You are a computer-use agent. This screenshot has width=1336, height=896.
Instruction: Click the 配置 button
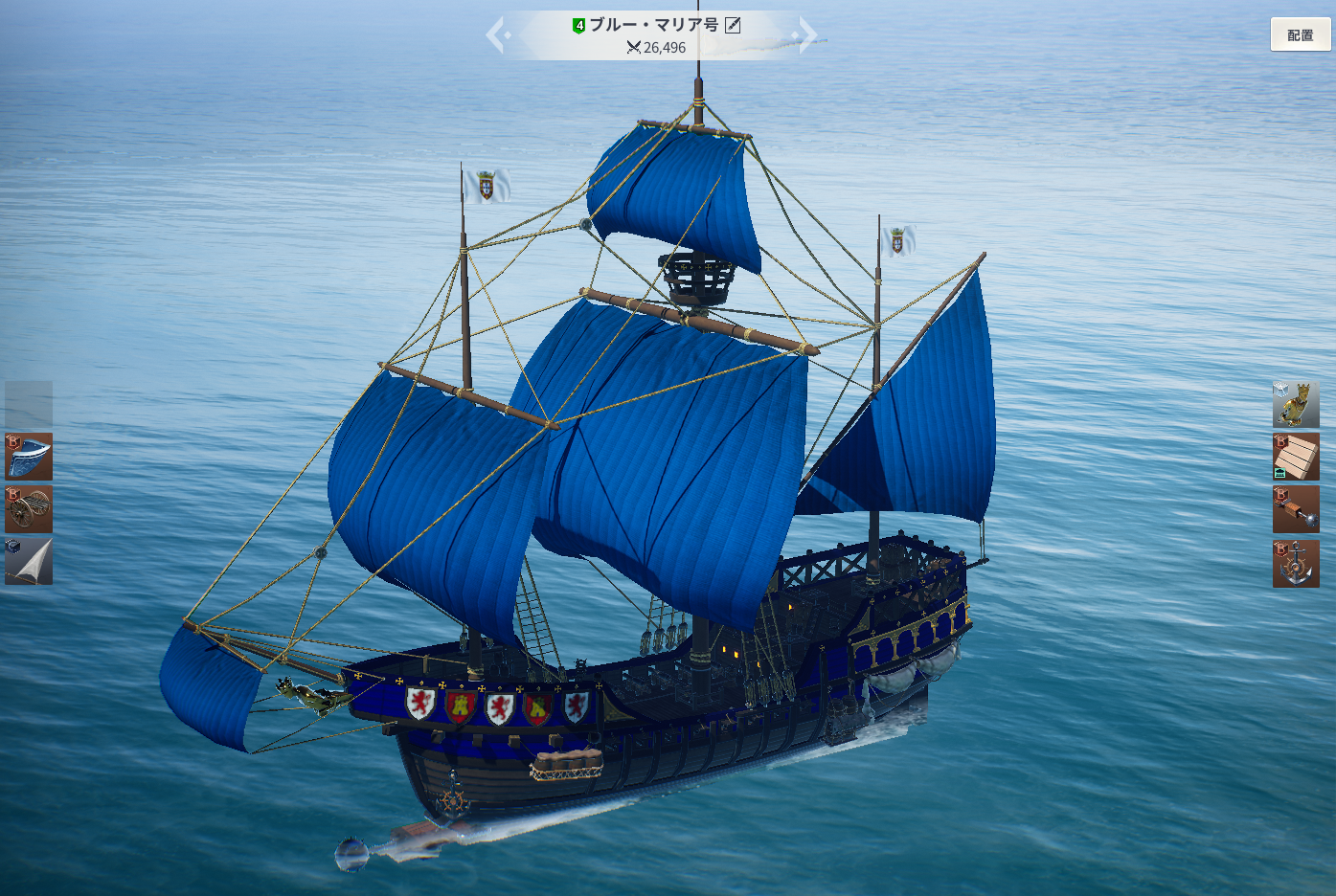pos(1300,34)
